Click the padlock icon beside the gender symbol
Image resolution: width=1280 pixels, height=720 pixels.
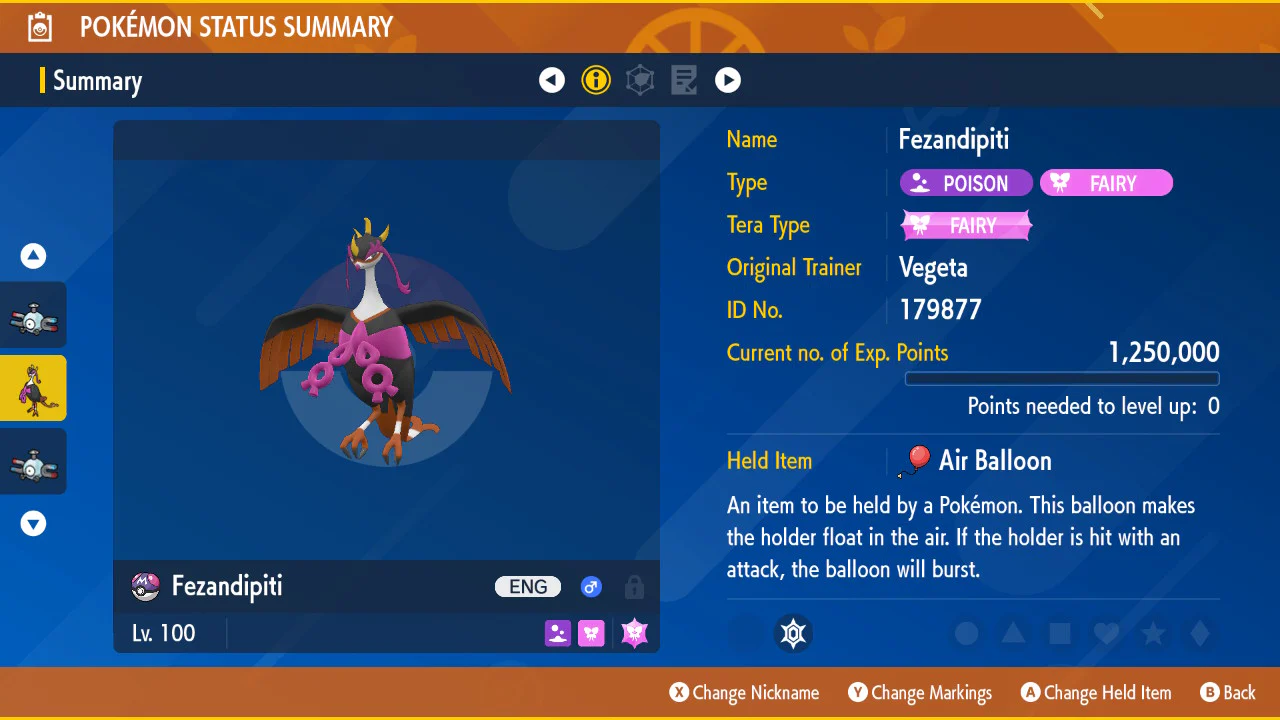coord(634,587)
